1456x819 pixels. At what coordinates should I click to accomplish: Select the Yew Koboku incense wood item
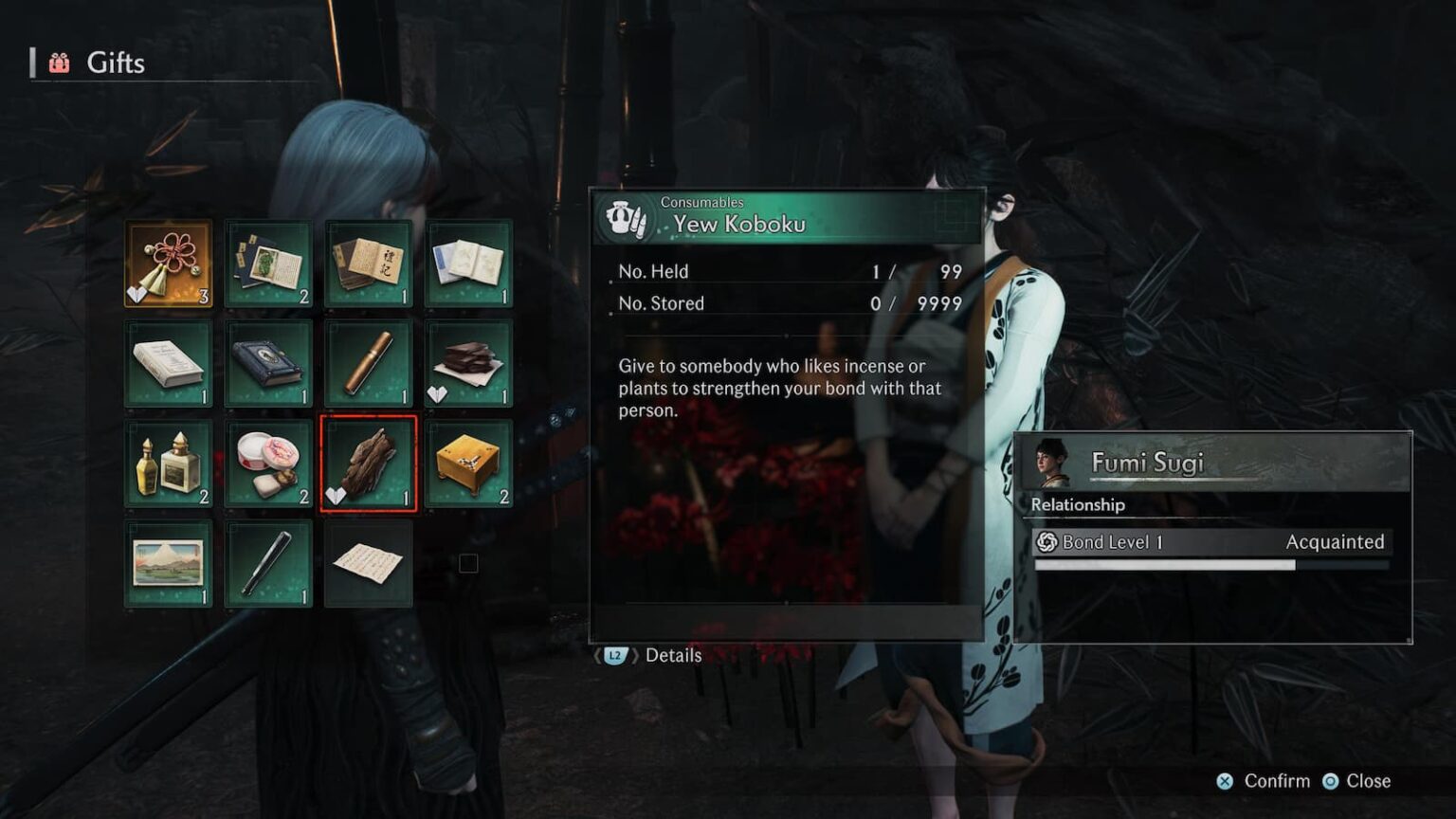pos(368,464)
